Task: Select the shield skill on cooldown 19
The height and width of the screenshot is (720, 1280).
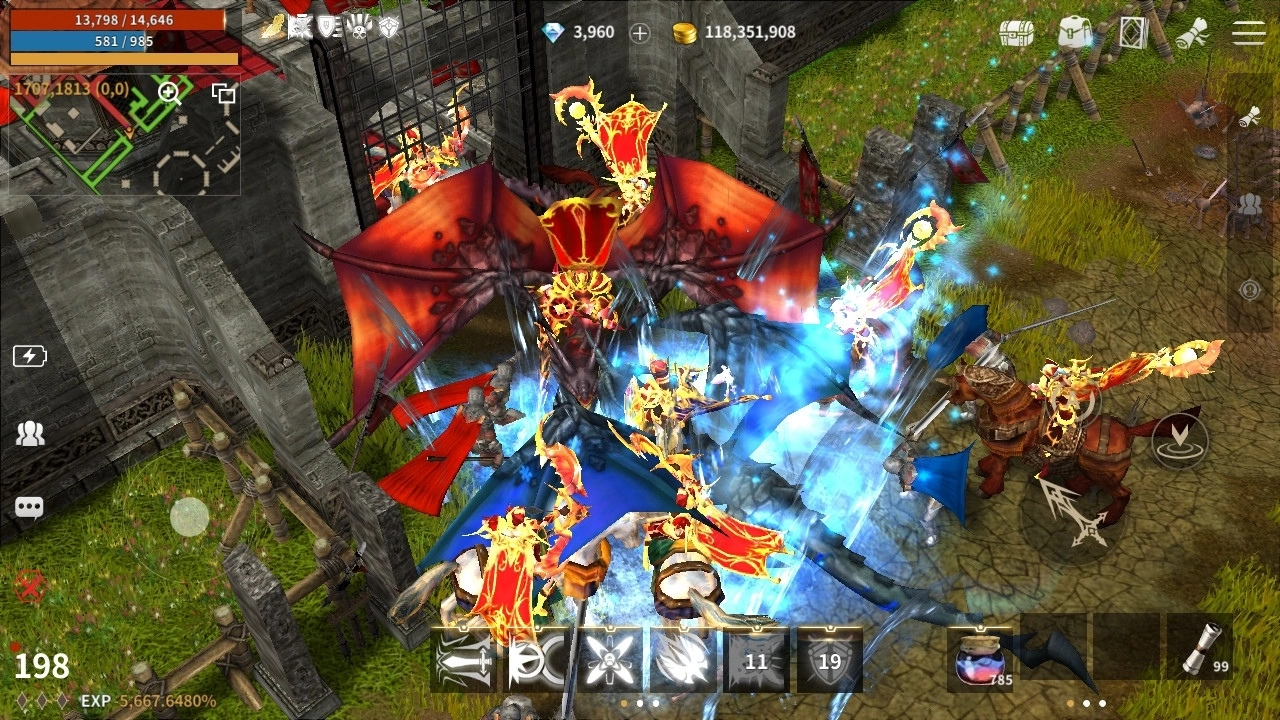Action: [x=829, y=660]
